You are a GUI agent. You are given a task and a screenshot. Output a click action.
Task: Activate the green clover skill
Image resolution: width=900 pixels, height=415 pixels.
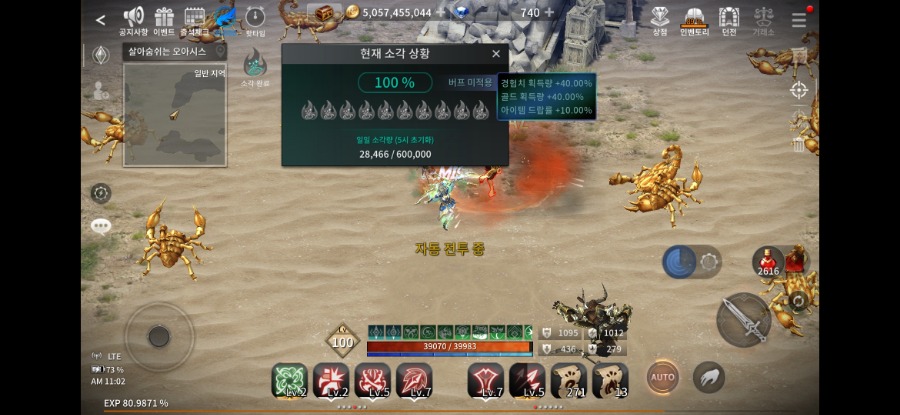[289, 380]
